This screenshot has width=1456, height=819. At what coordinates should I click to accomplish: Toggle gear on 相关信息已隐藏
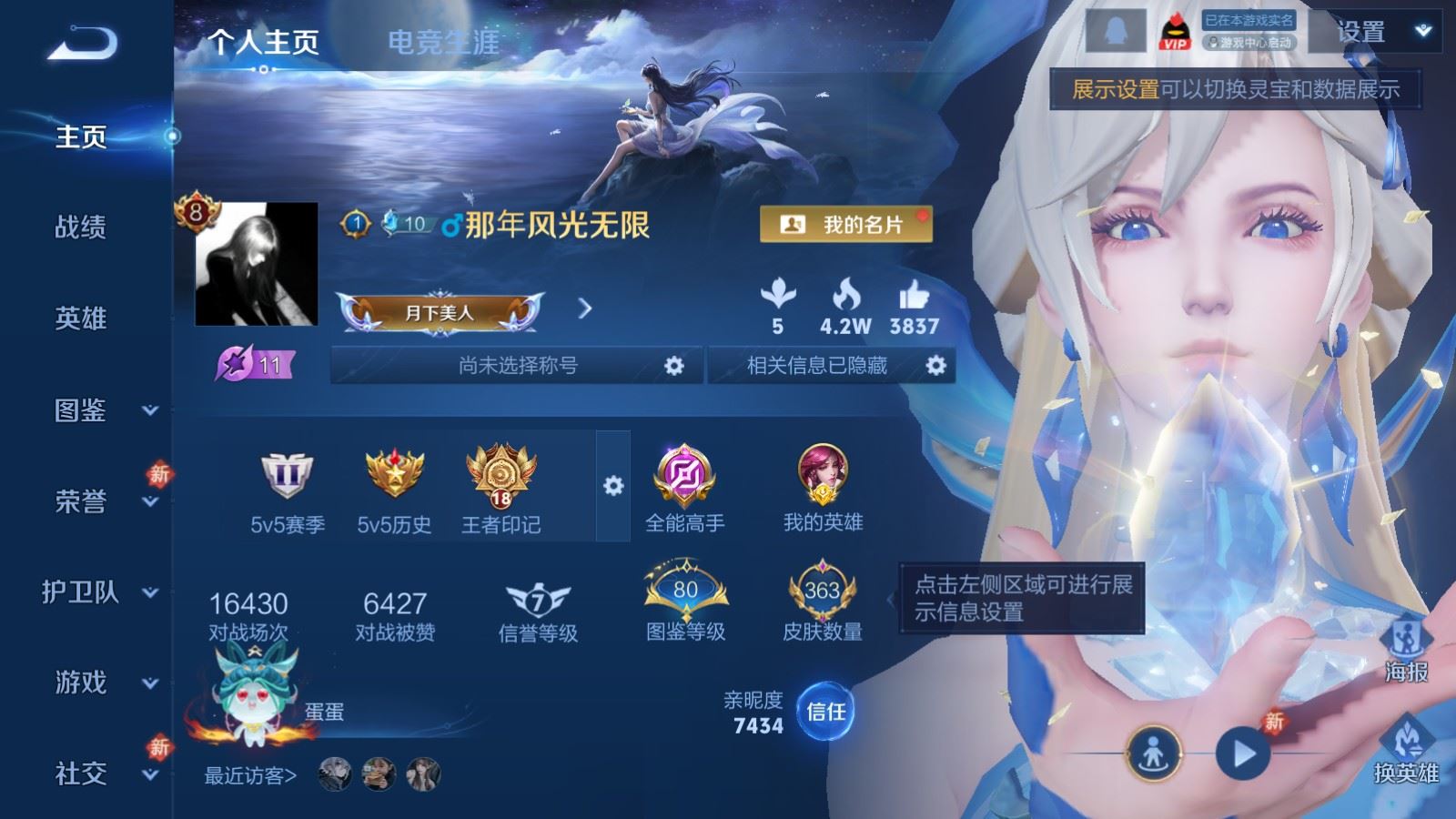coord(934,365)
